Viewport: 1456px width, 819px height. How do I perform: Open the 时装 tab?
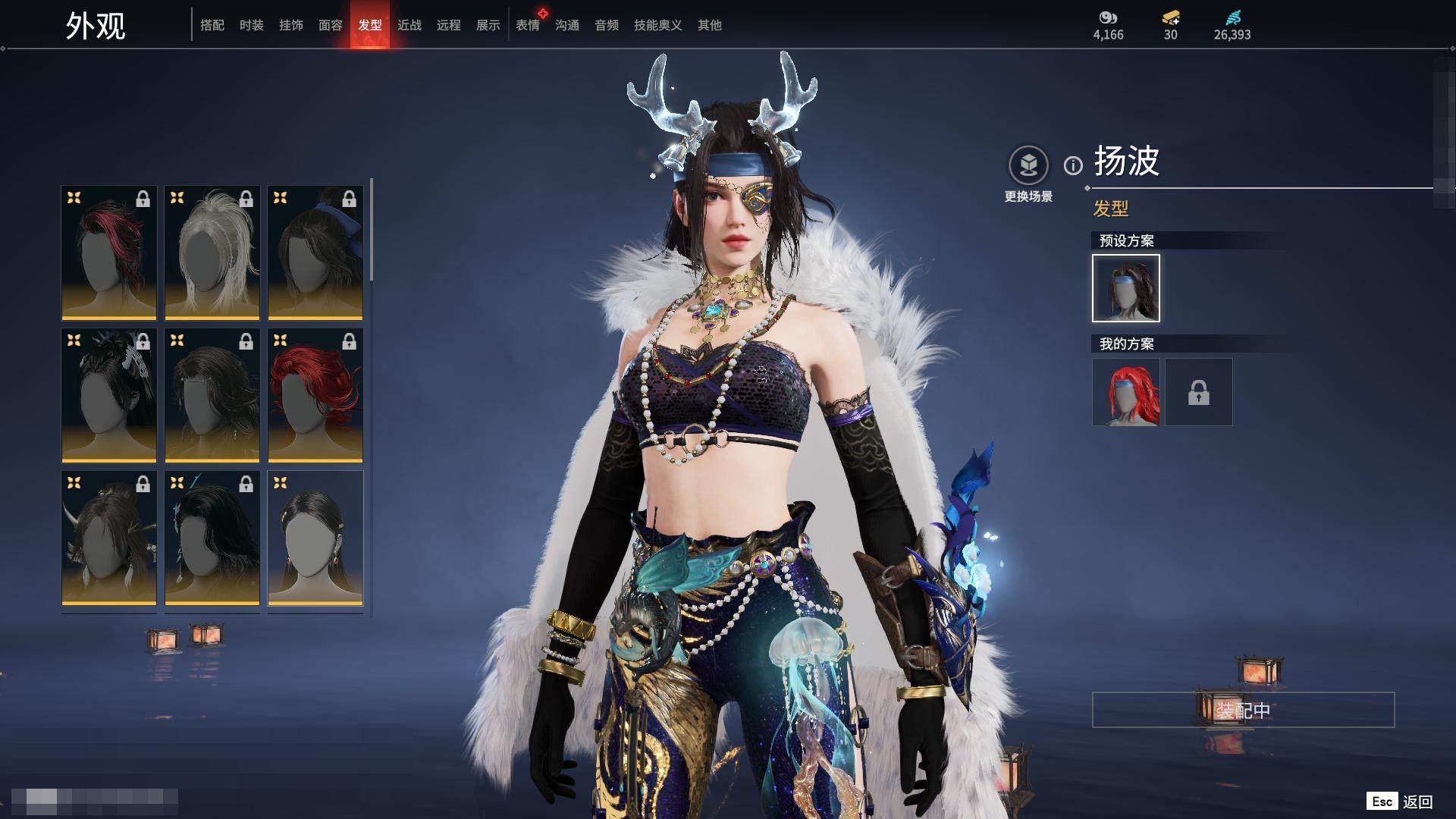click(252, 25)
